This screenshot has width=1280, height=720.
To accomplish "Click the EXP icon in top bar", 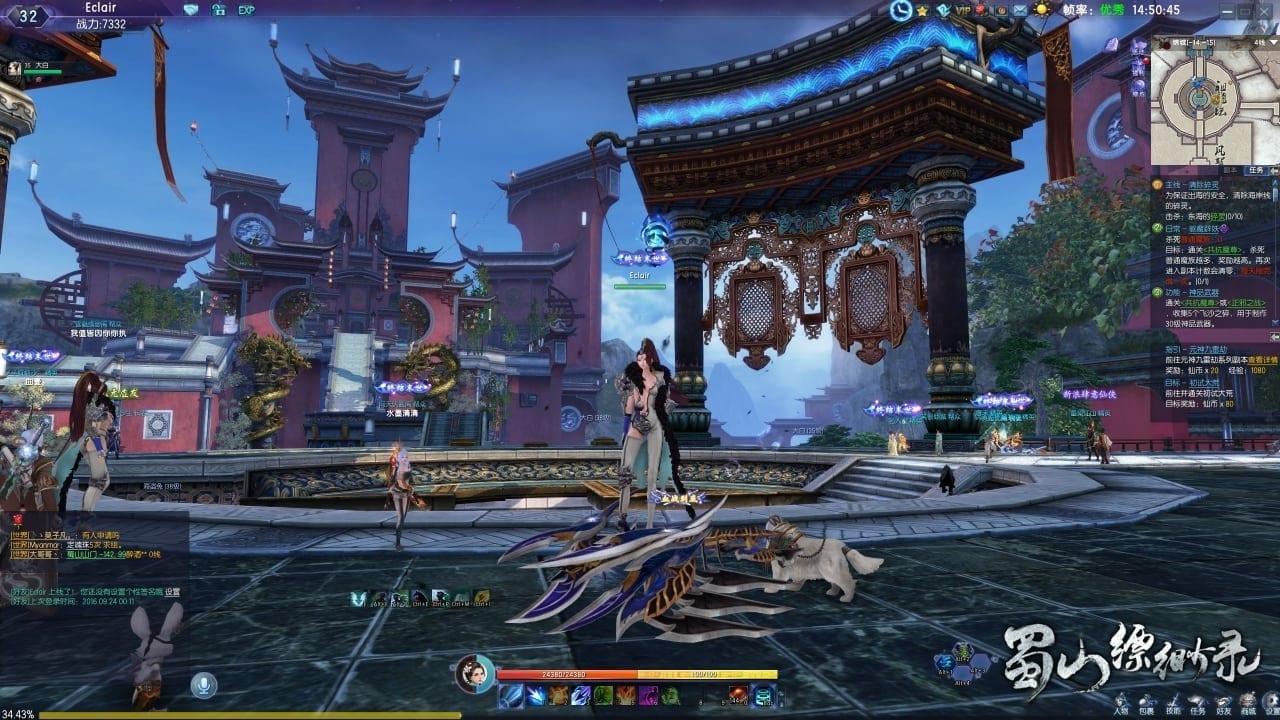I will click(246, 10).
